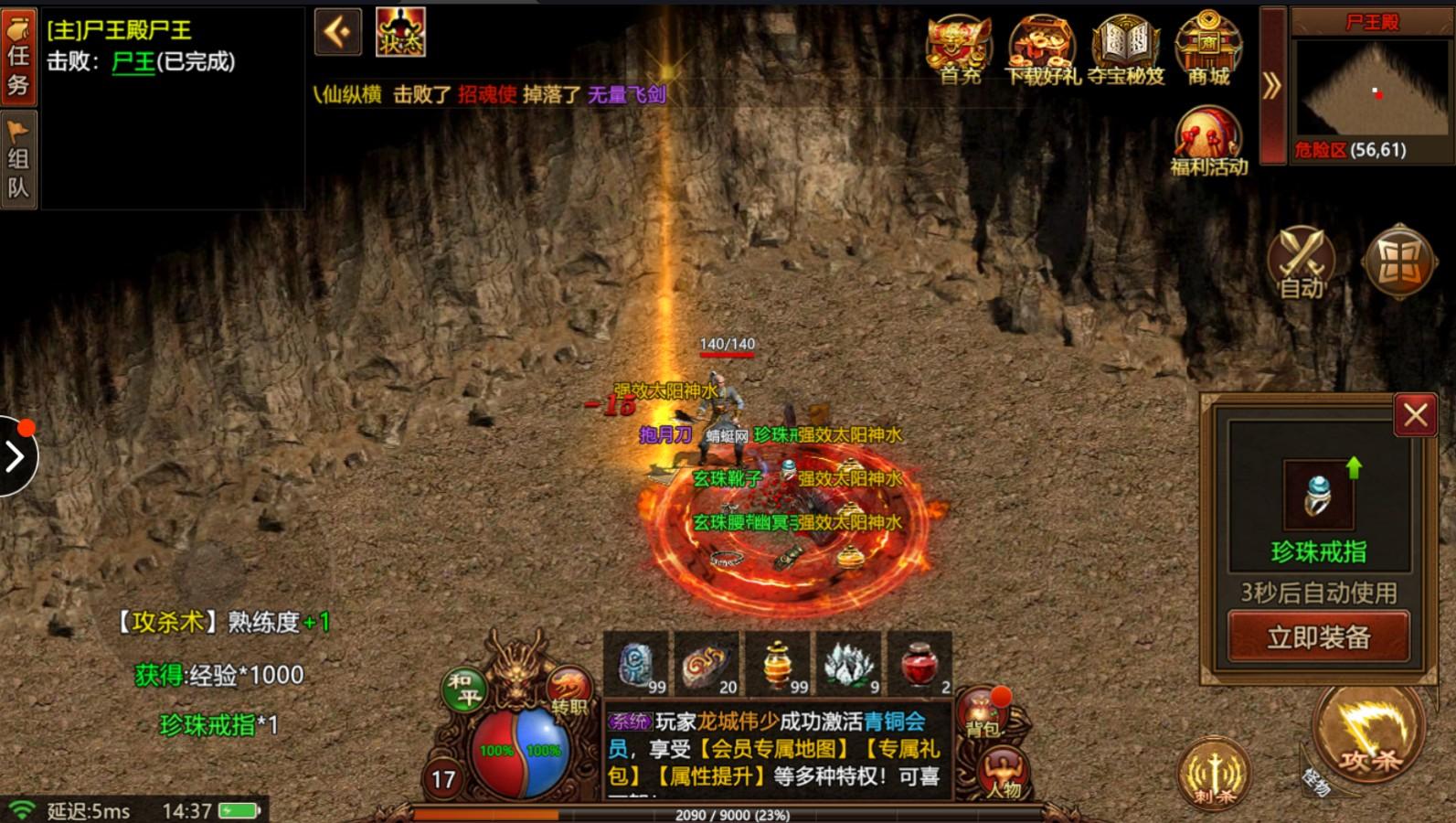This screenshot has width=1456, height=823.
Task: Open the 夺宝秘笈 treasure book
Action: coord(1125,49)
